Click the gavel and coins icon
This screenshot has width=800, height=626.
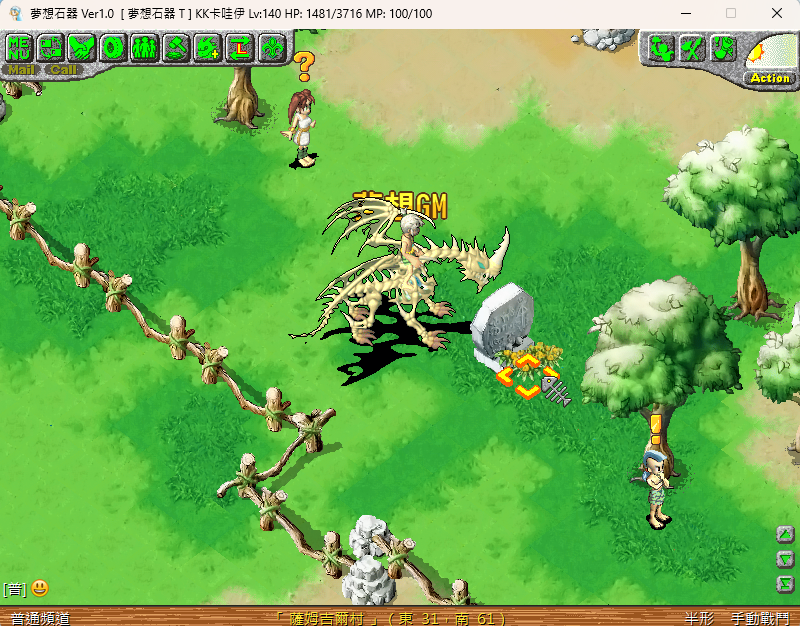click(176, 47)
